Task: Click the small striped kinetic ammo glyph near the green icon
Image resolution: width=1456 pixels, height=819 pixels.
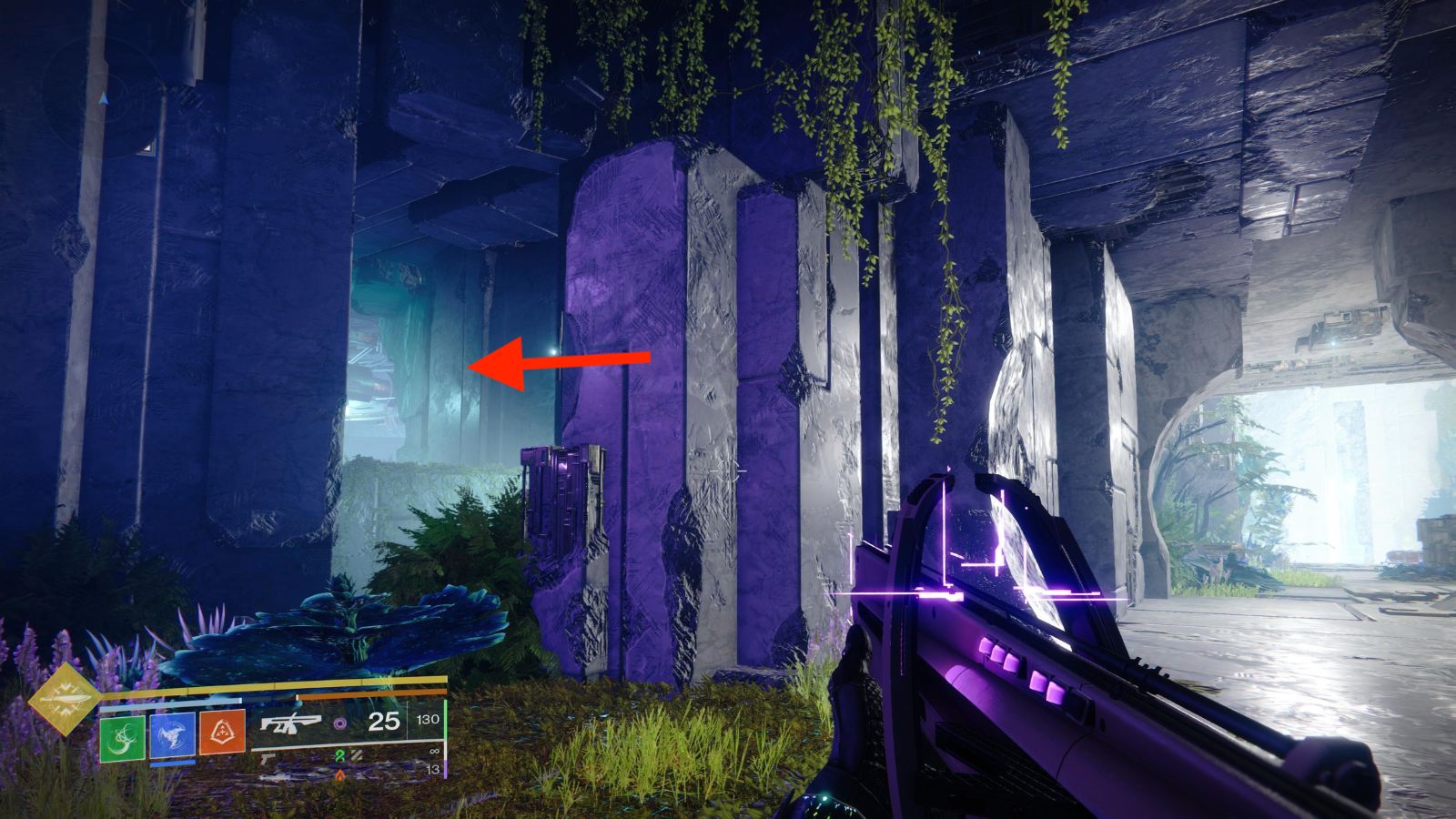Action: point(354,754)
